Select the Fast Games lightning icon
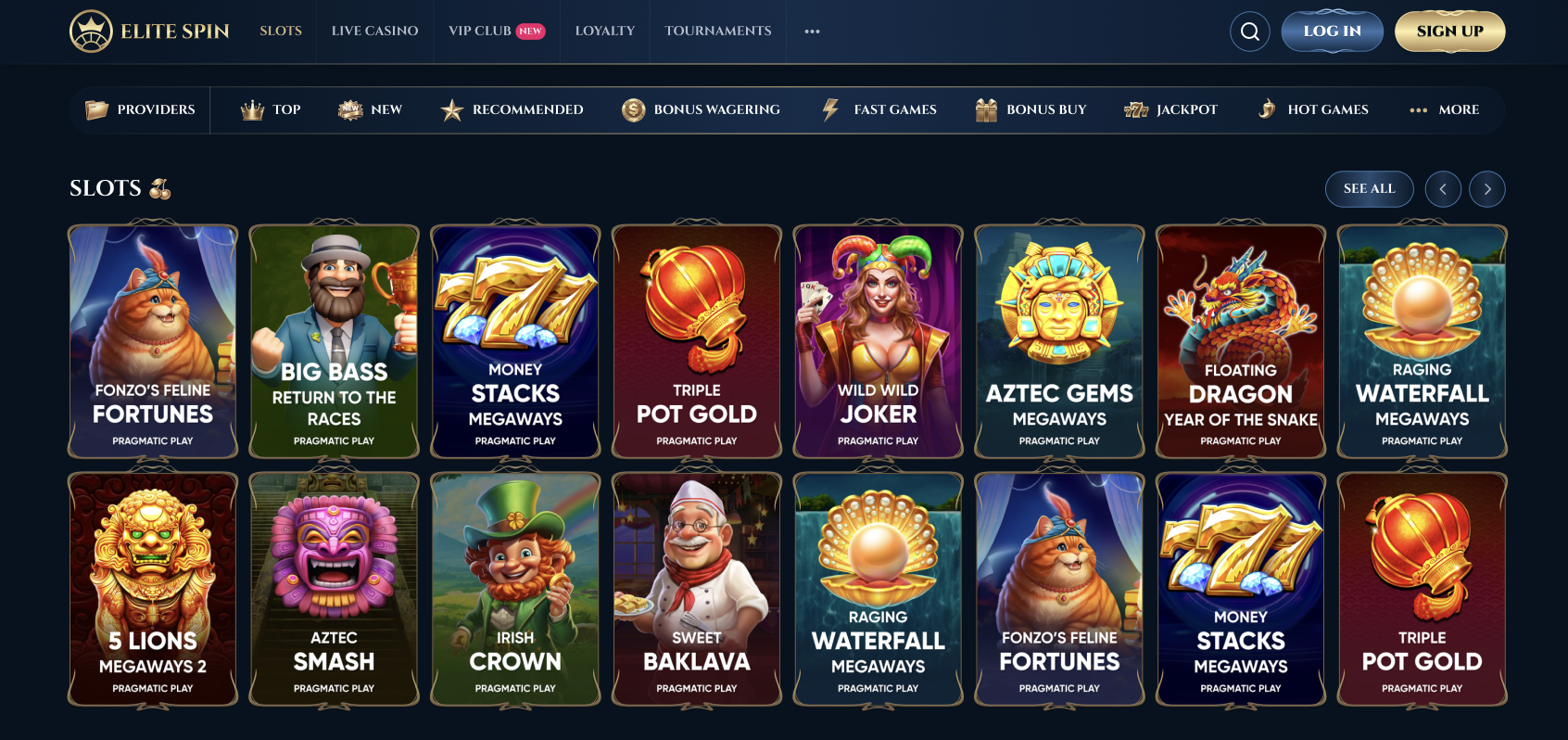The image size is (1568, 740). (x=828, y=109)
